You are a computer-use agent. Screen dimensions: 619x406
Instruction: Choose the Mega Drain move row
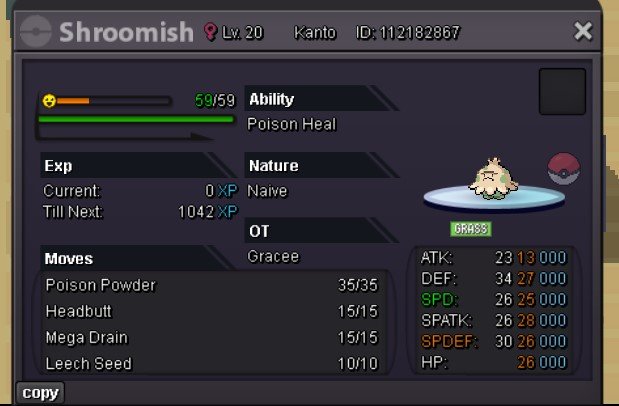tap(212, 338)
